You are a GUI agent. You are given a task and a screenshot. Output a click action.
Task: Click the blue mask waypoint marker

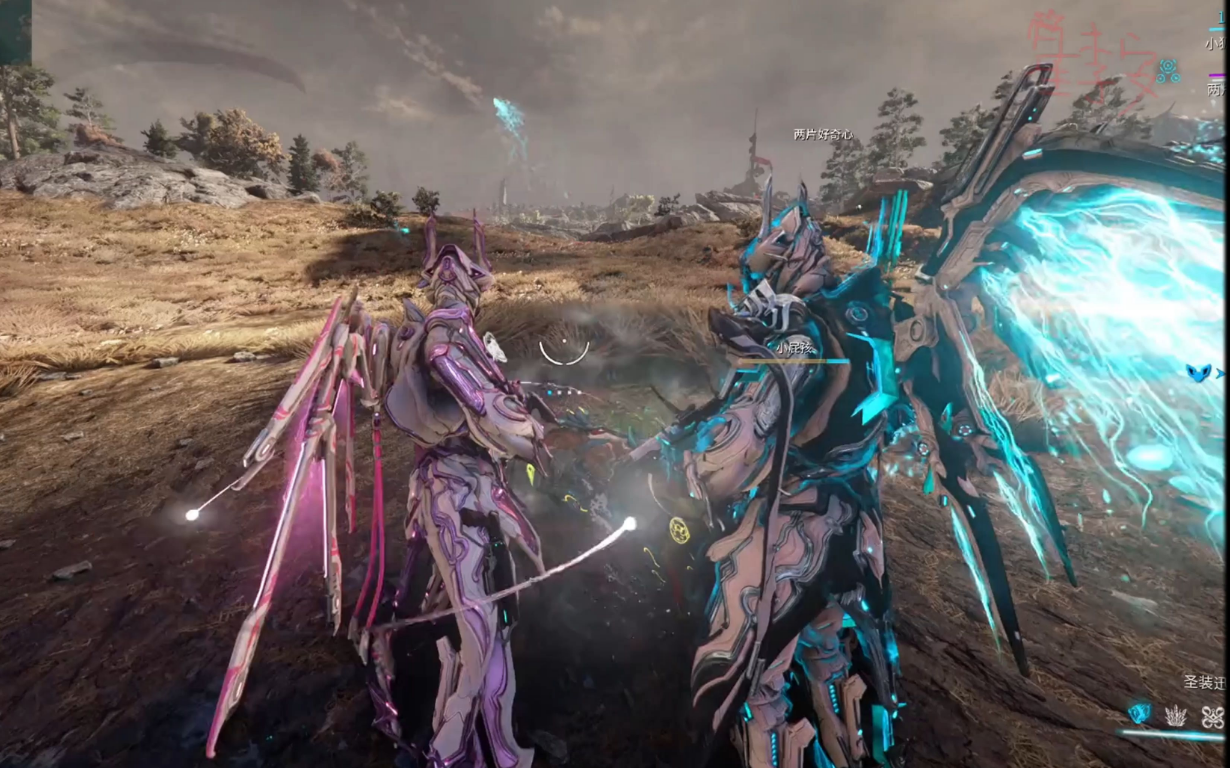point(1197,372)
